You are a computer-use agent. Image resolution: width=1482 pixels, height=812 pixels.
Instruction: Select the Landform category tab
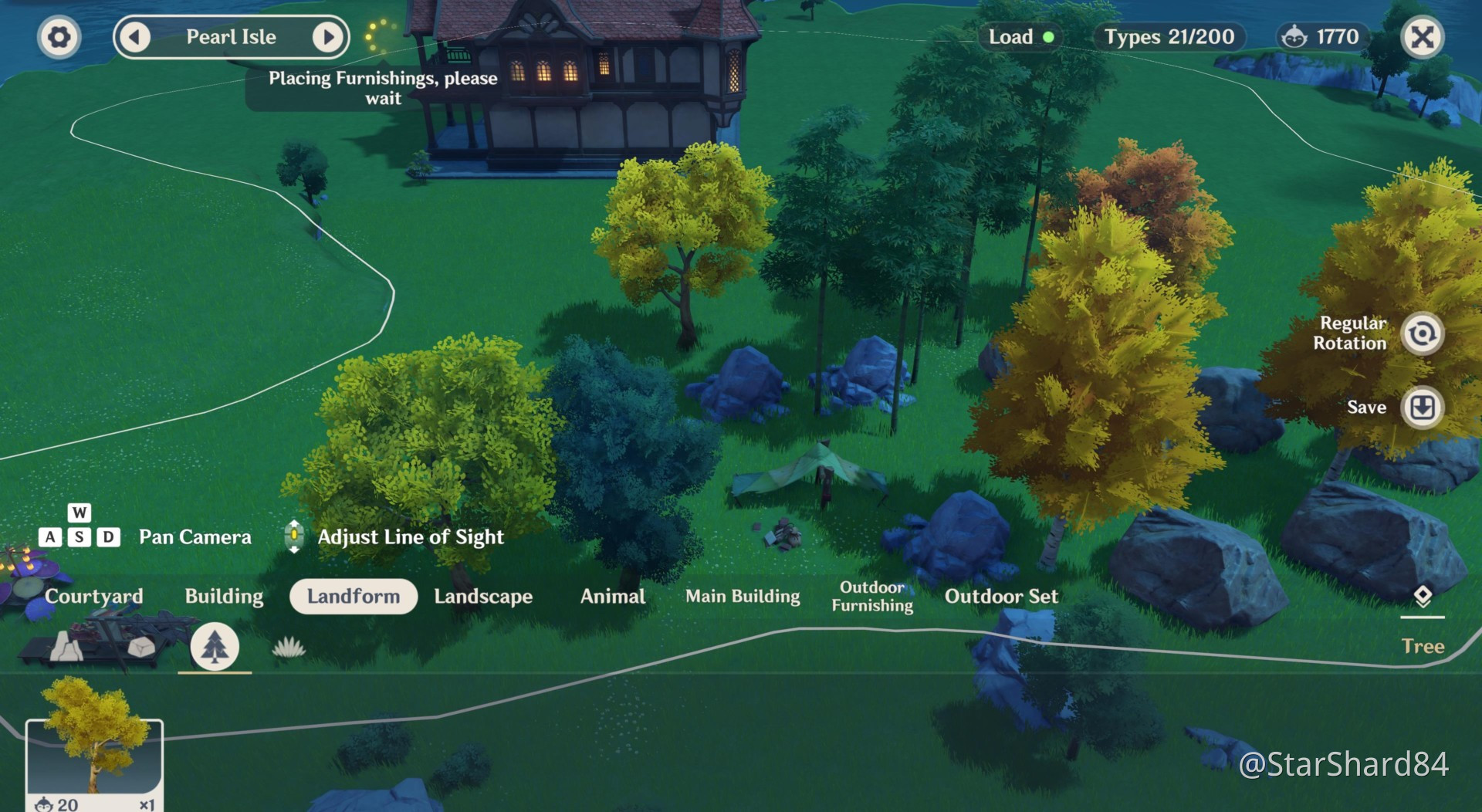[x=354, y=597]
